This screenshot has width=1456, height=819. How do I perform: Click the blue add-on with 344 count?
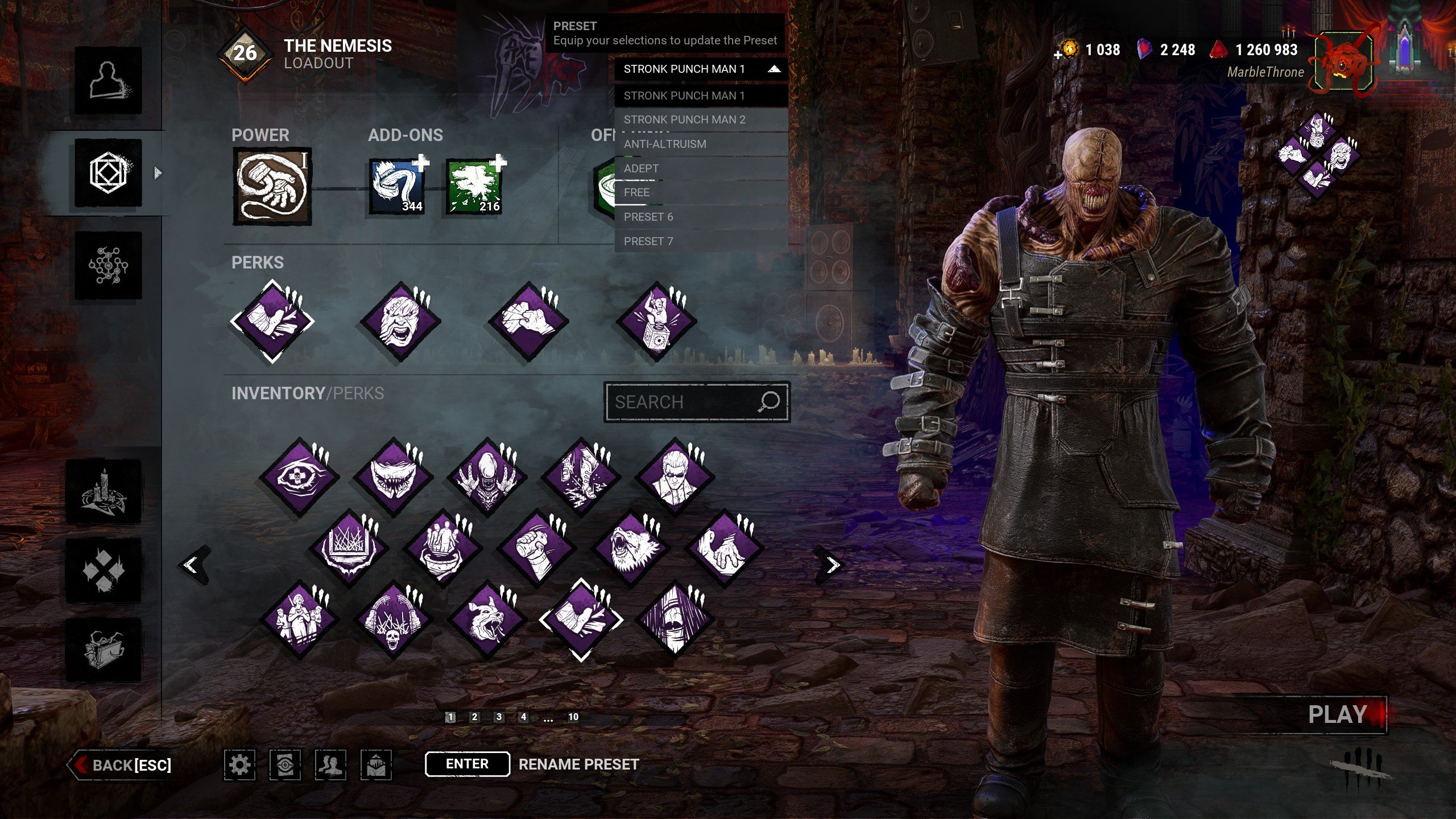398,187
